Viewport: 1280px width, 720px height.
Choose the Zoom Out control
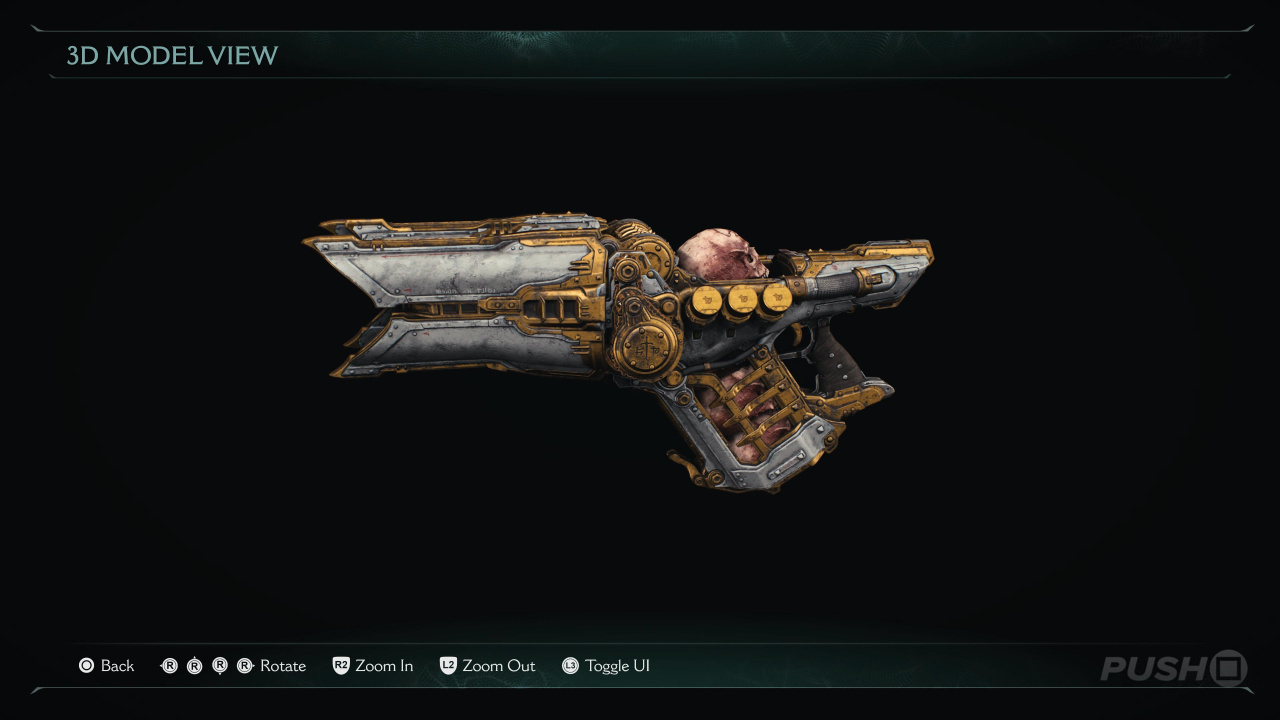pos(488,666)
